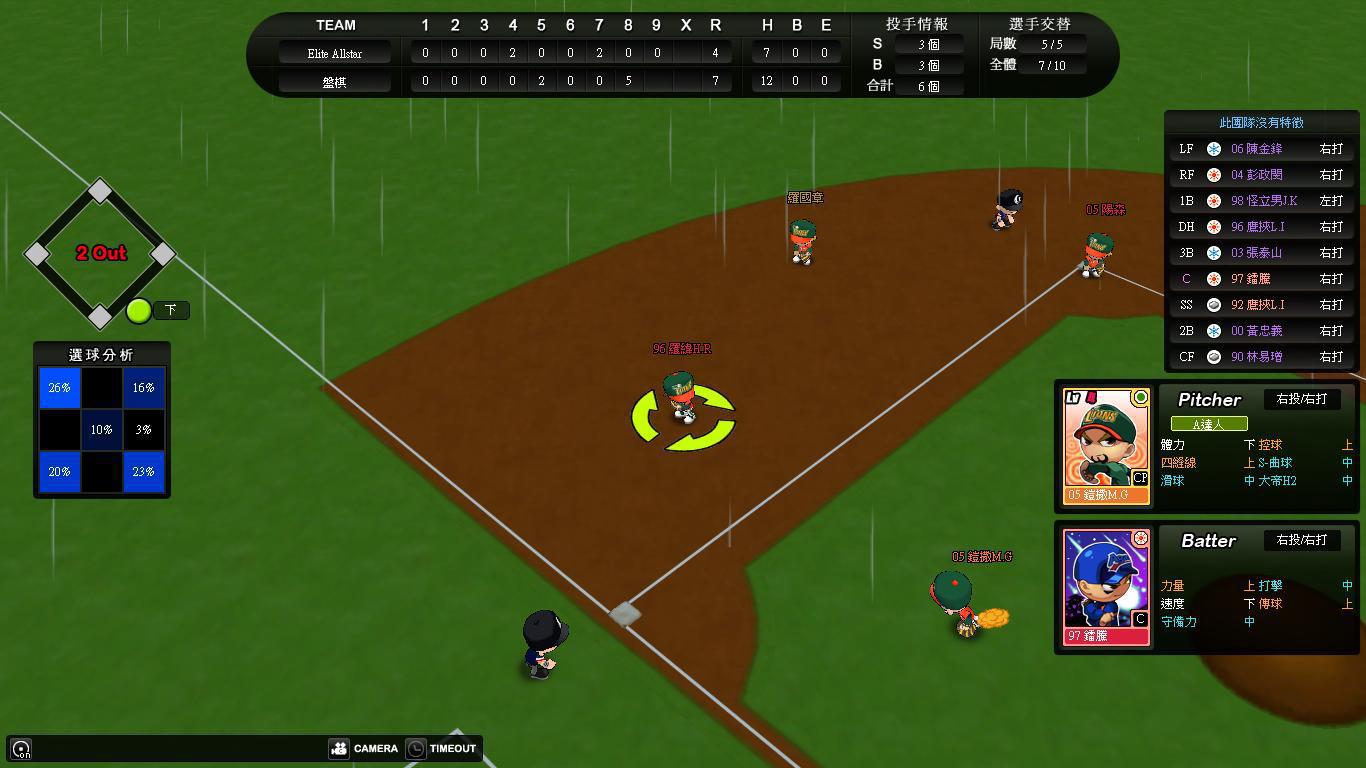Open the Pitcher portrait card
Image resolution: width=1366 pixels, height=768 pixels.
[x=1106, y=446]
